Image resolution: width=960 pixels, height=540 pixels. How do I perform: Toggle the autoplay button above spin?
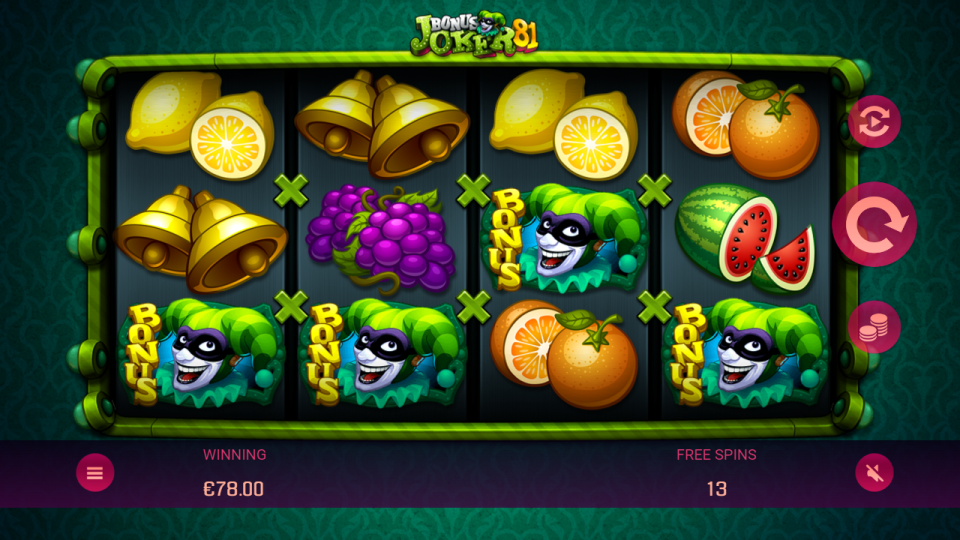click(874, 122)
